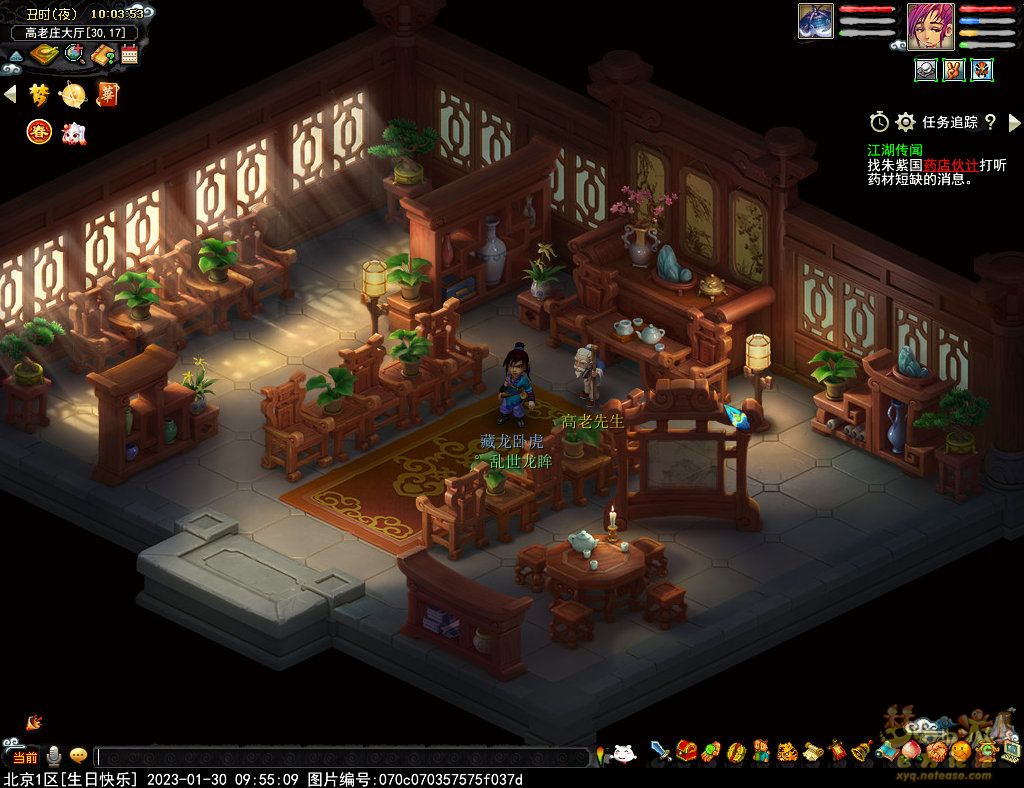Follow the red 药店伙计 quest link
This screenshot has height=788, width=1024.
point(950,165)
